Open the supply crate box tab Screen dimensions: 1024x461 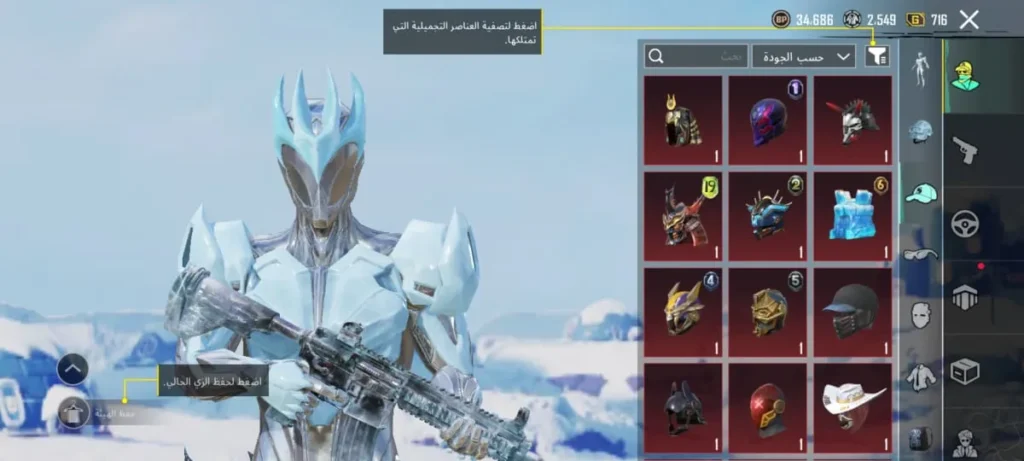tap(965, 371)
